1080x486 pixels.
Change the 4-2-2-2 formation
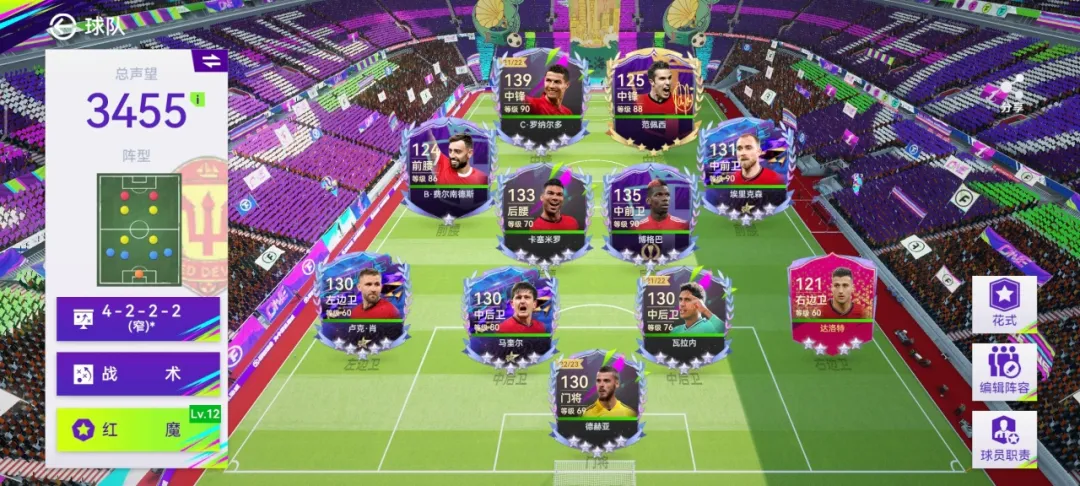point(138,318)
